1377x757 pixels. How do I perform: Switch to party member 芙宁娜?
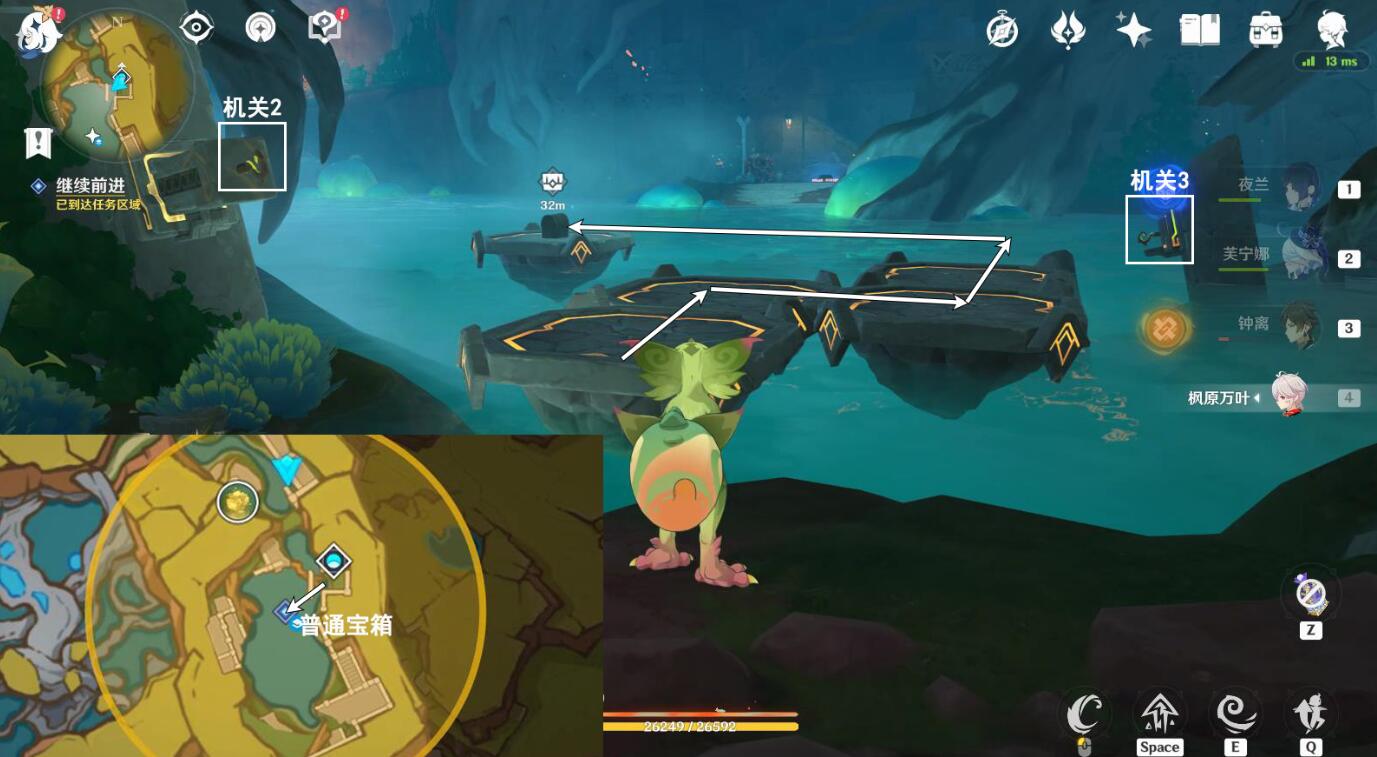click(x=1299, y=257)
